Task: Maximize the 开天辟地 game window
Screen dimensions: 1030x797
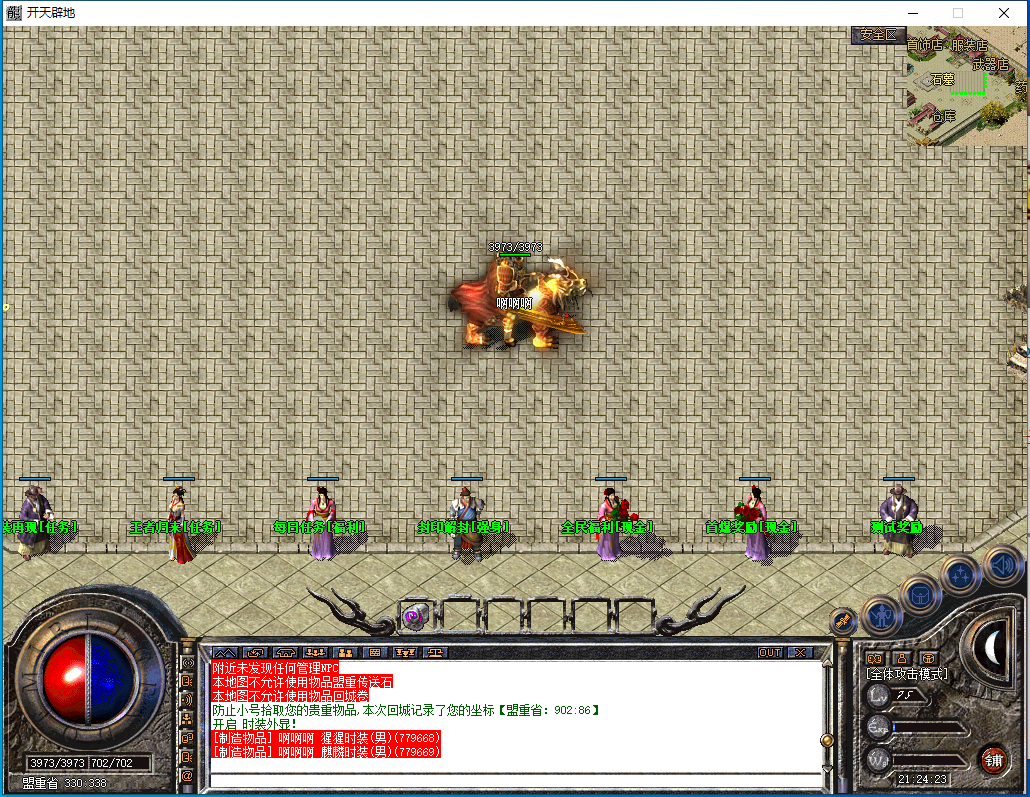Action: click(x=957, y=13)
